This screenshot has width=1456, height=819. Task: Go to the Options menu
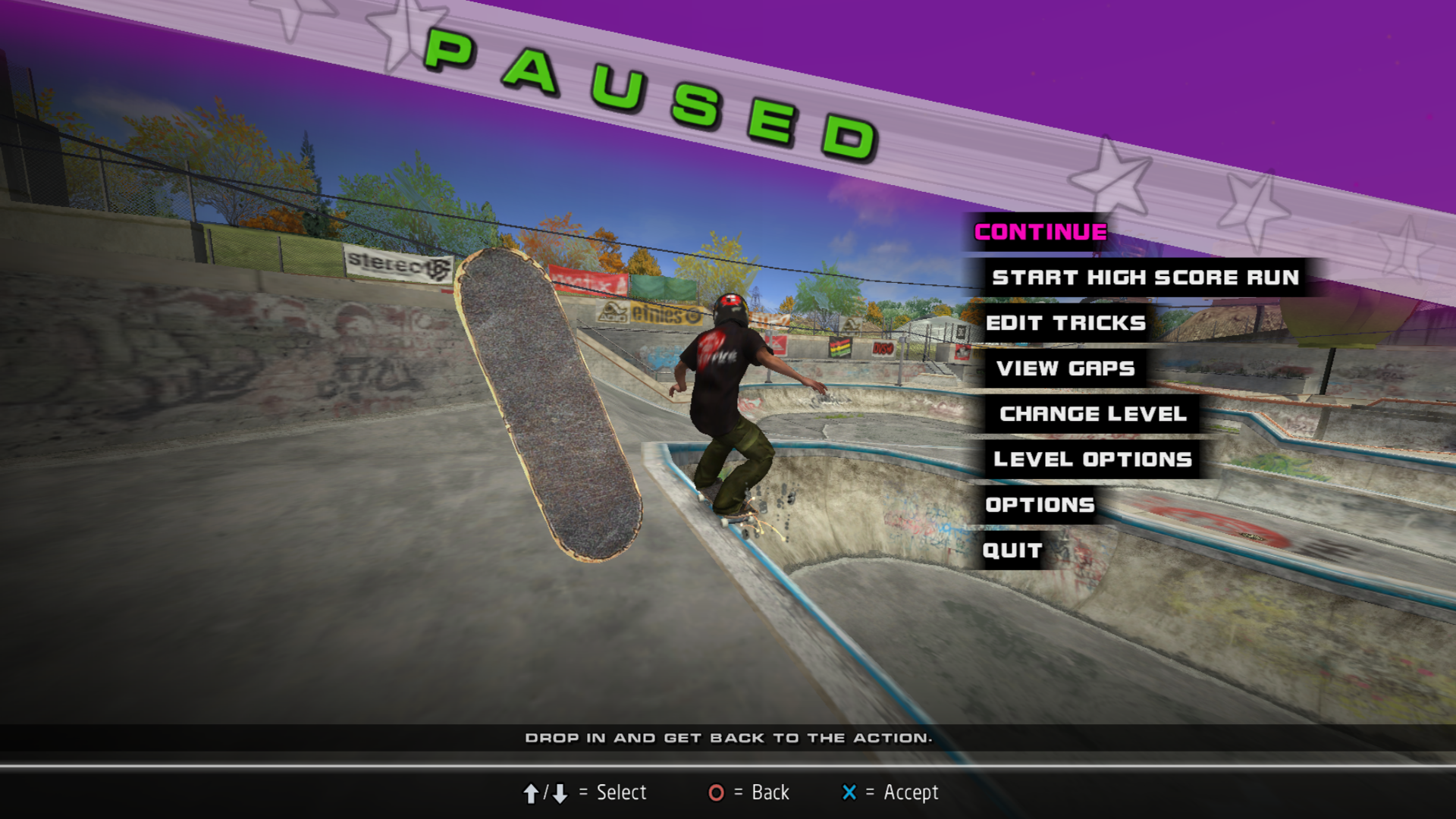[x=1040, y=505]
